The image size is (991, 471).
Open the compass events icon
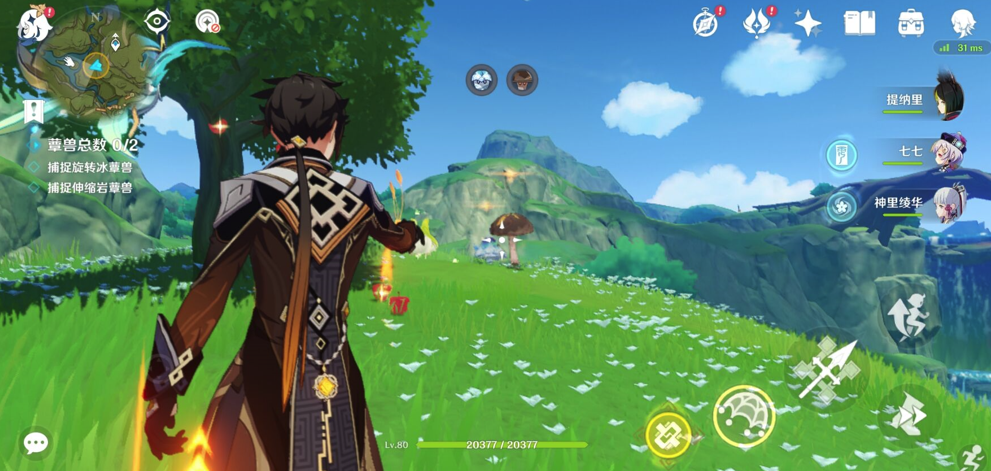point(706,23)
